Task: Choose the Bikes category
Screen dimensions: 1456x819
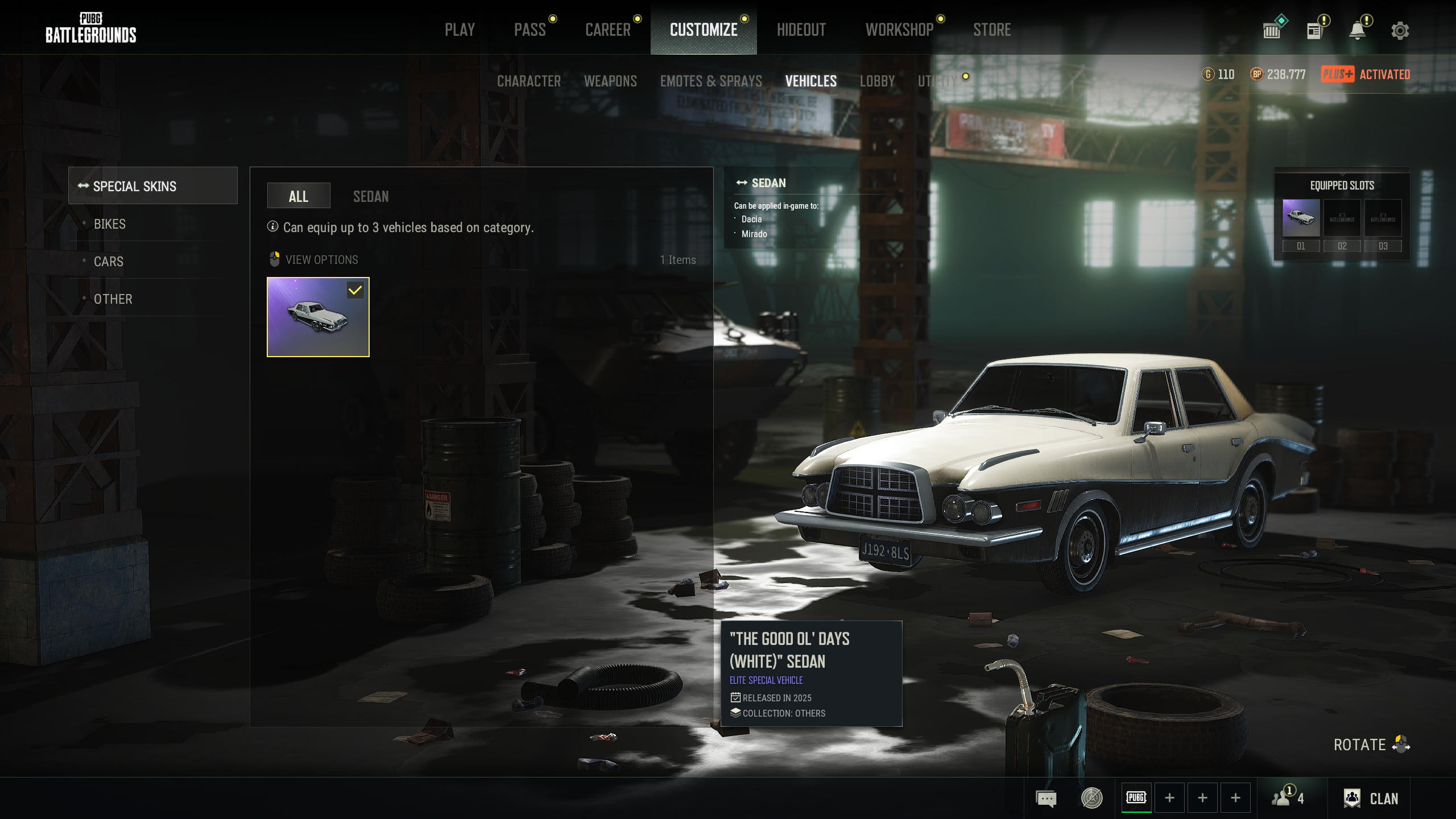Action: coord(110,224)
